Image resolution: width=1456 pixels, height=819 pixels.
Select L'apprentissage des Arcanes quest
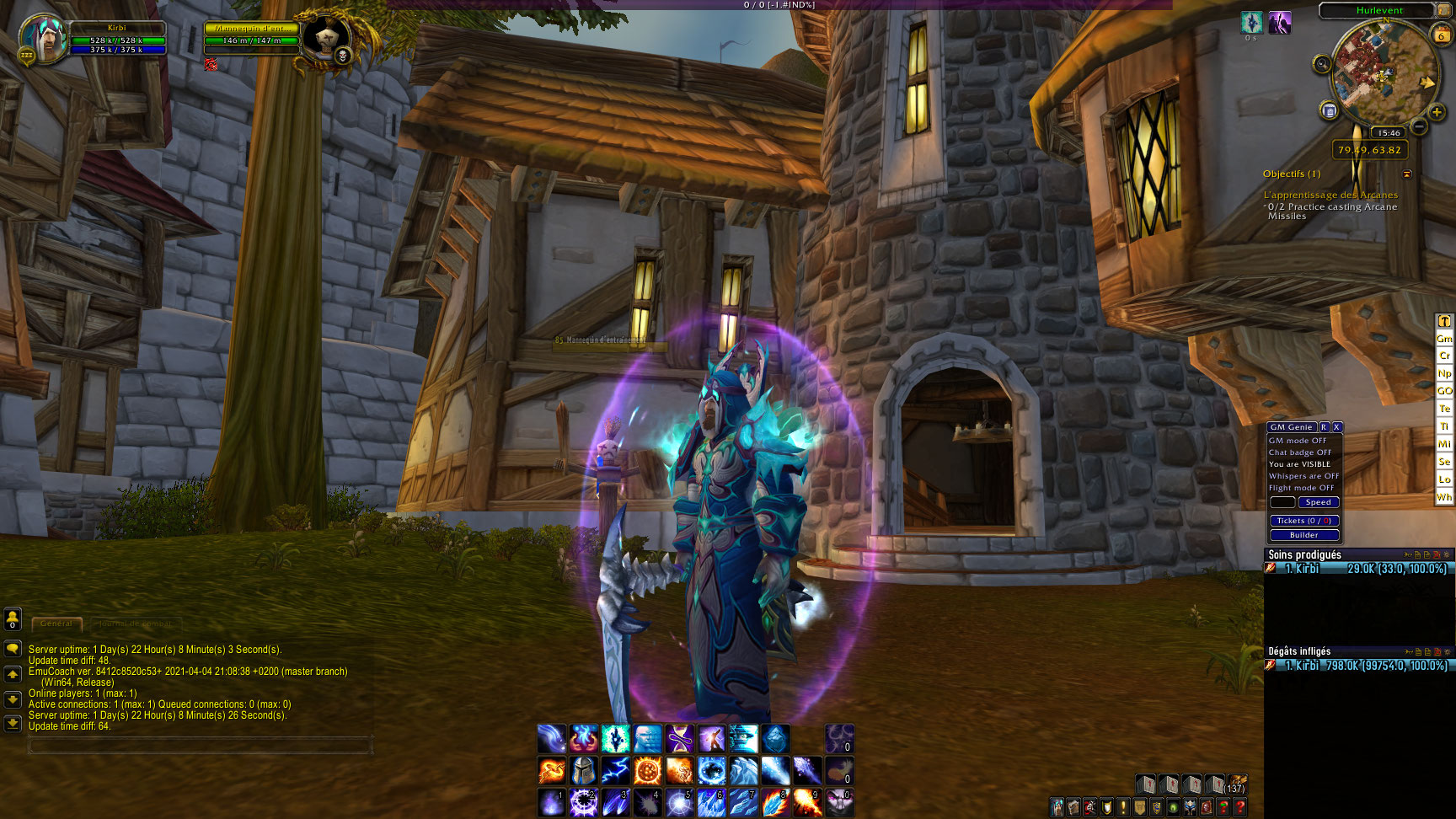coord(1330,195)
